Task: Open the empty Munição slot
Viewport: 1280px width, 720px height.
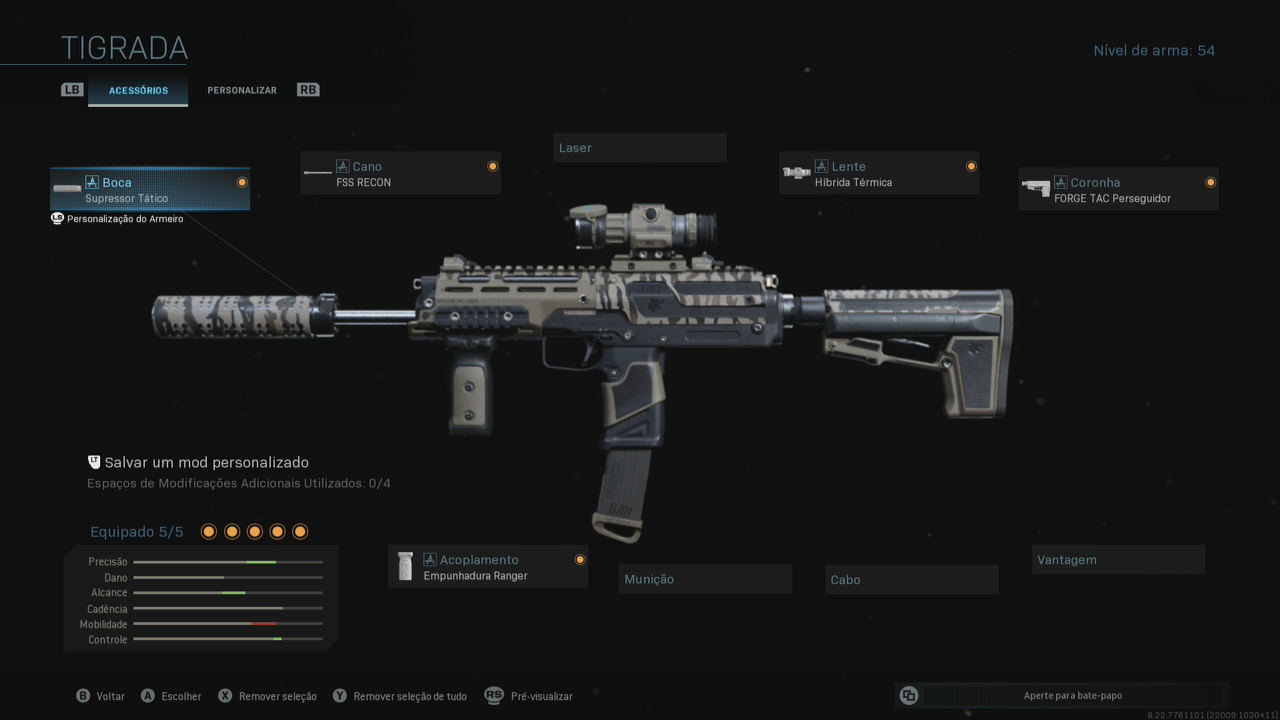Action: (x=704, y=579)
